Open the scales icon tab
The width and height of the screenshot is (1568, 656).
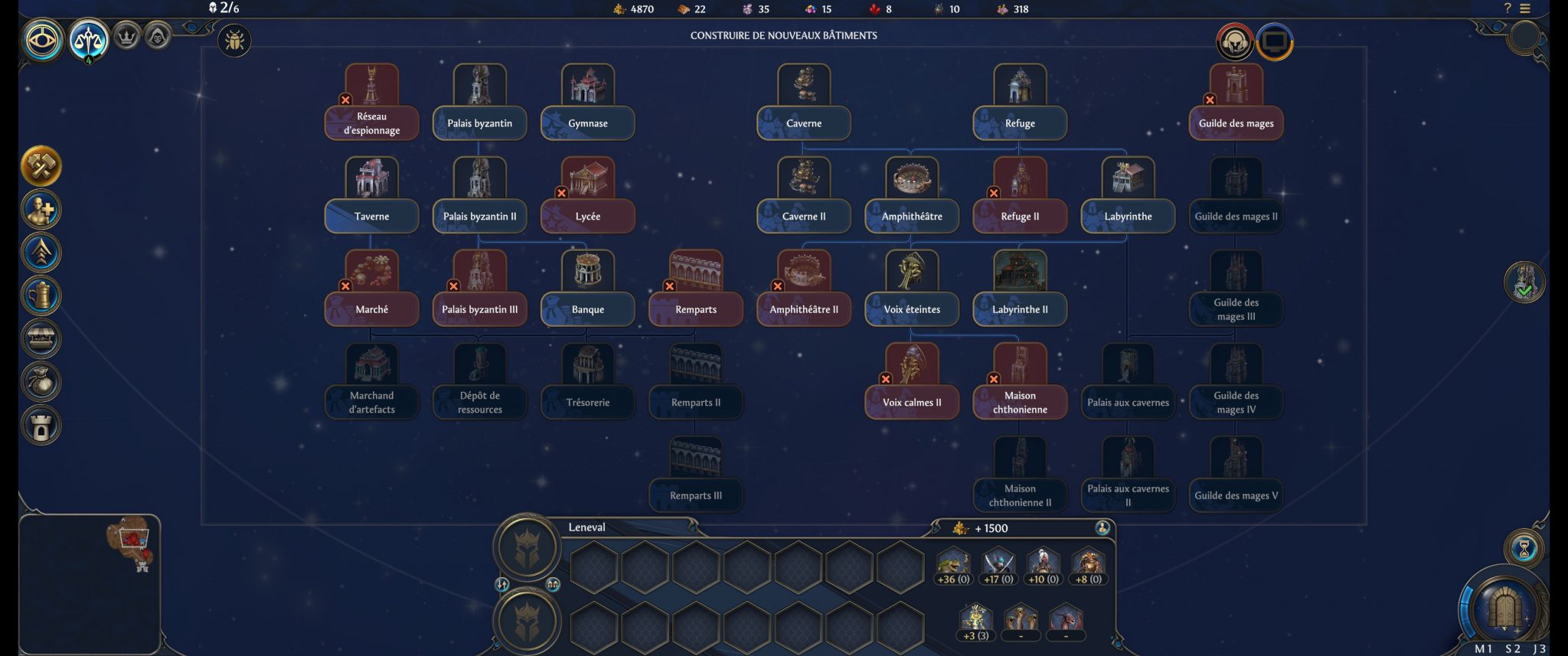coord(89,39)
